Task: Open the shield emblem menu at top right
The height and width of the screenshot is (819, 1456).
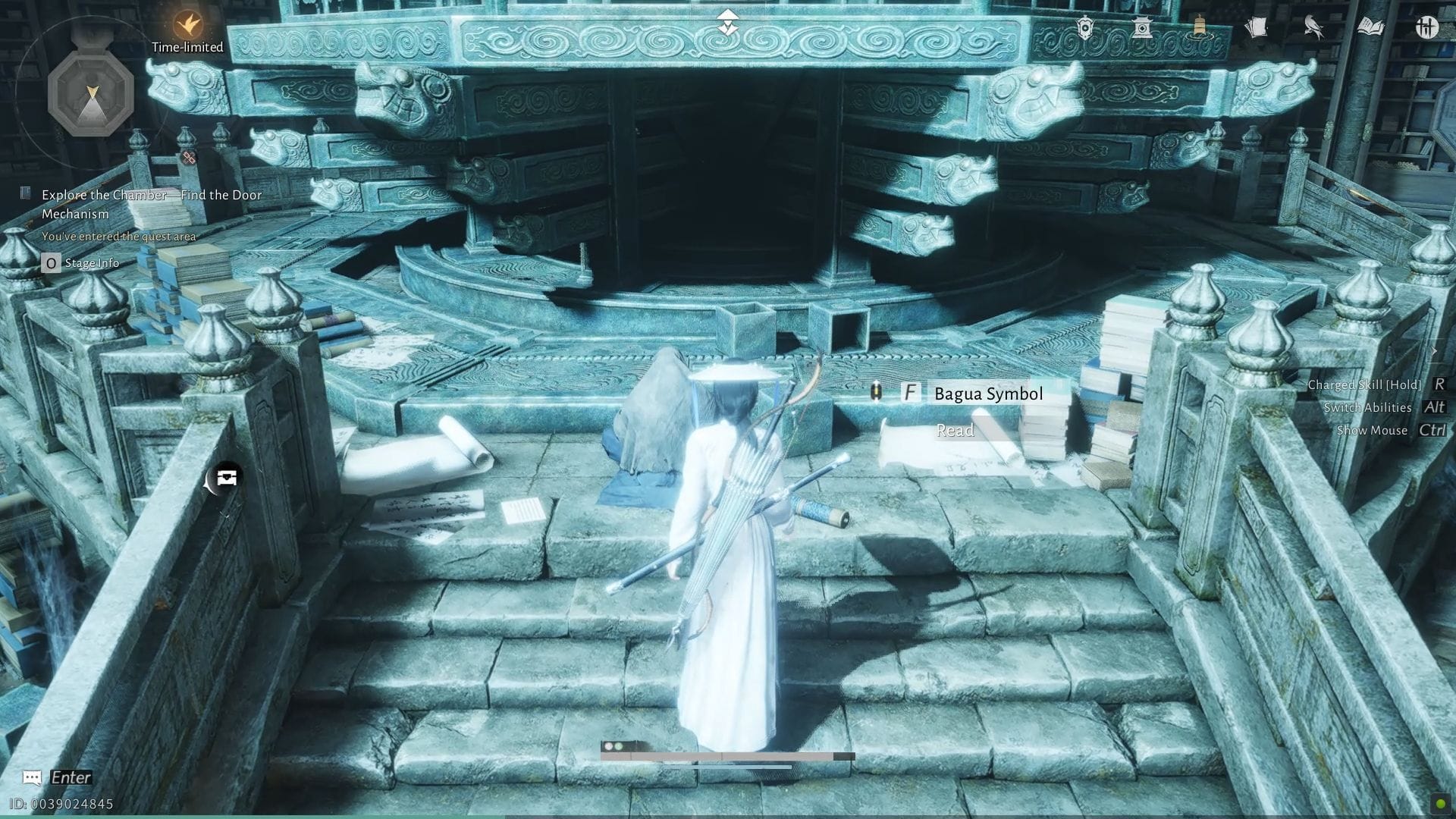Action: (x=1085, y=27)
